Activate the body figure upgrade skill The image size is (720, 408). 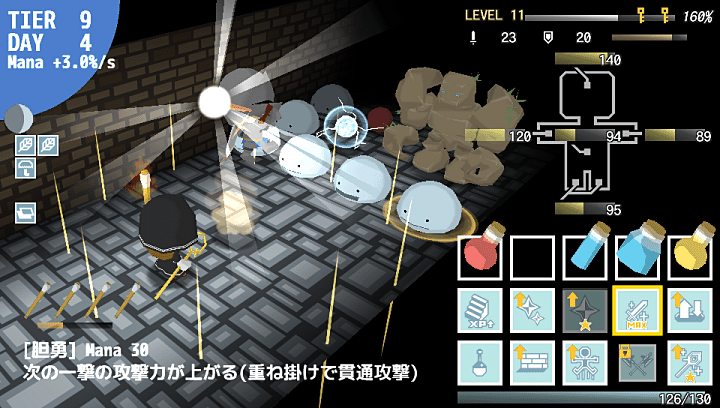[x=585, y=362]
